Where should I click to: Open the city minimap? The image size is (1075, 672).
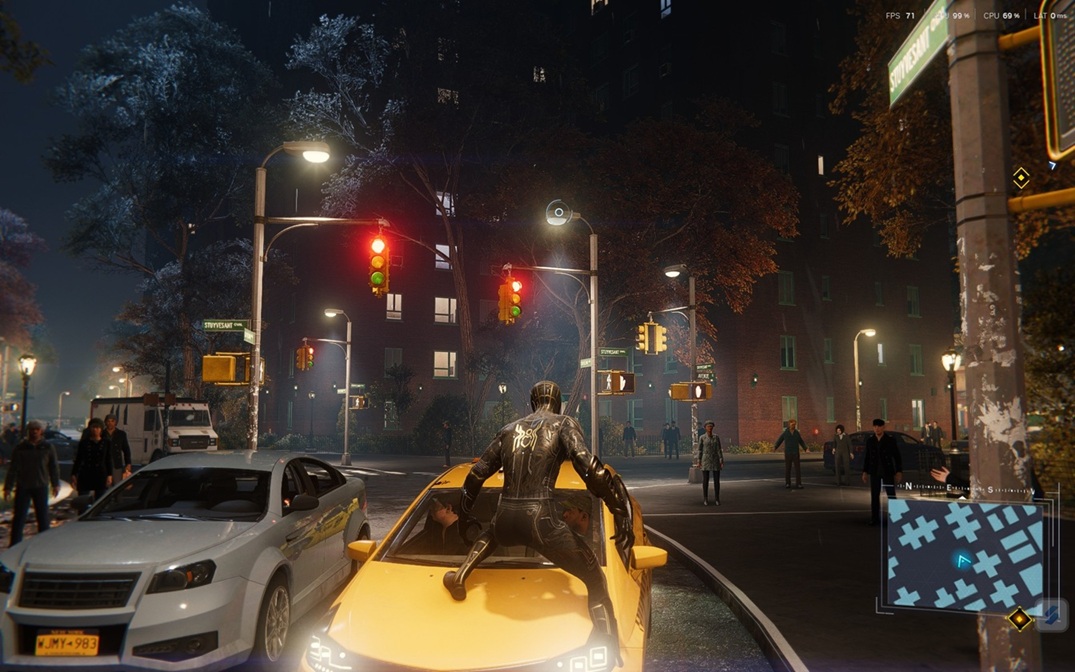[964, 555]
